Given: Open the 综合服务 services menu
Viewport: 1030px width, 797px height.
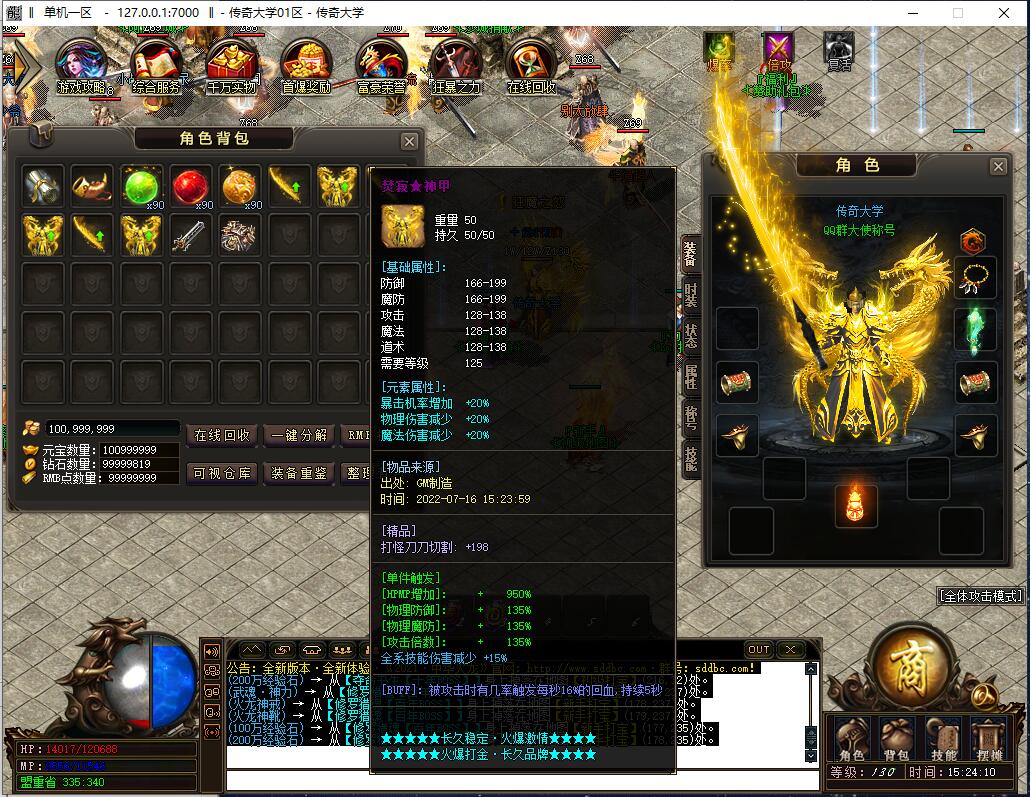Looking at the screenshot, I should (x=156, y=65).
